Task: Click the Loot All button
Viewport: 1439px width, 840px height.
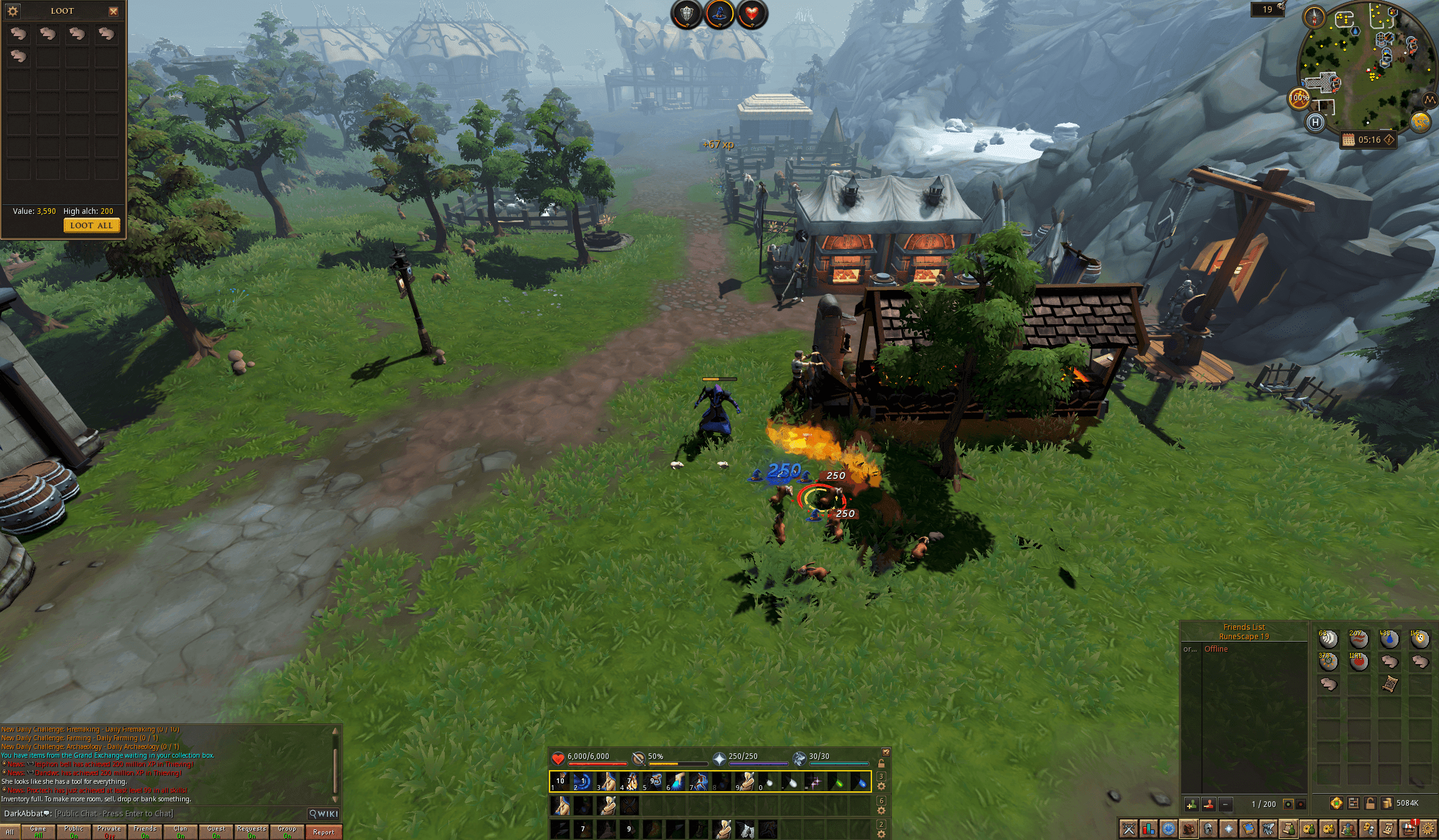Action: [91, 226]
